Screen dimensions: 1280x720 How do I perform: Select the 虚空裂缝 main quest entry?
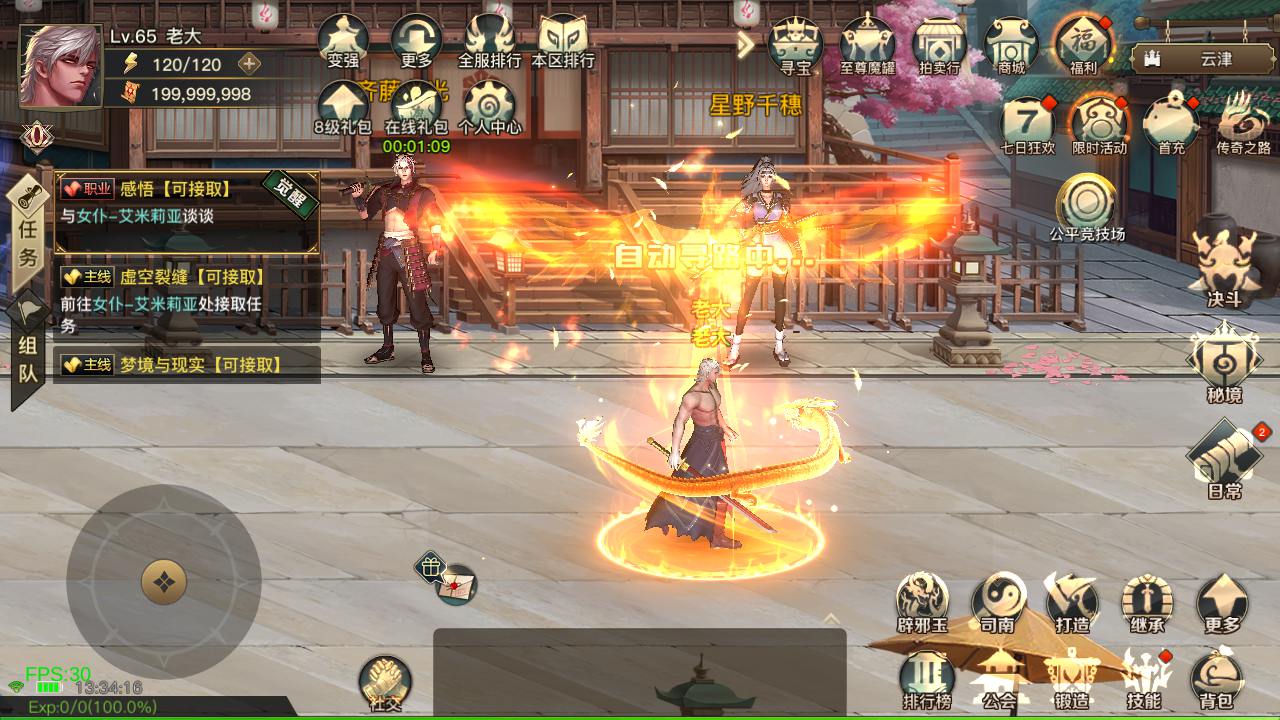[x=190, y=300]
